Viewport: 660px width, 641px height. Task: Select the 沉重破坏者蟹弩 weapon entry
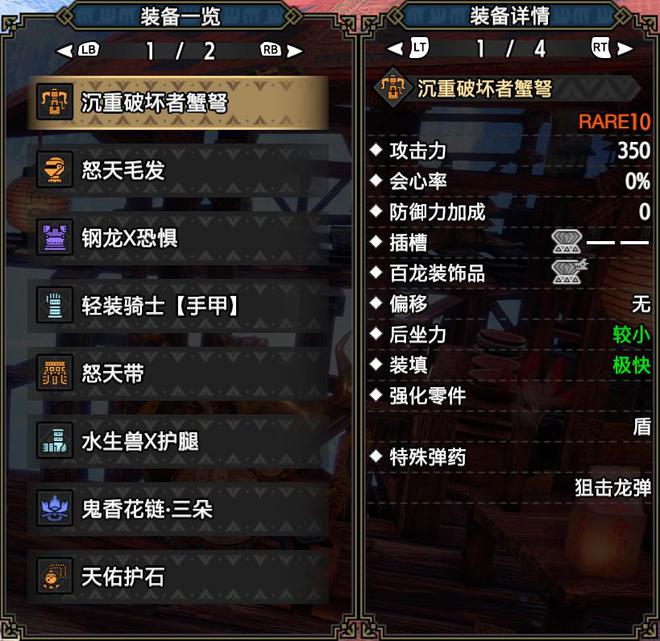[x=180, y=101]
